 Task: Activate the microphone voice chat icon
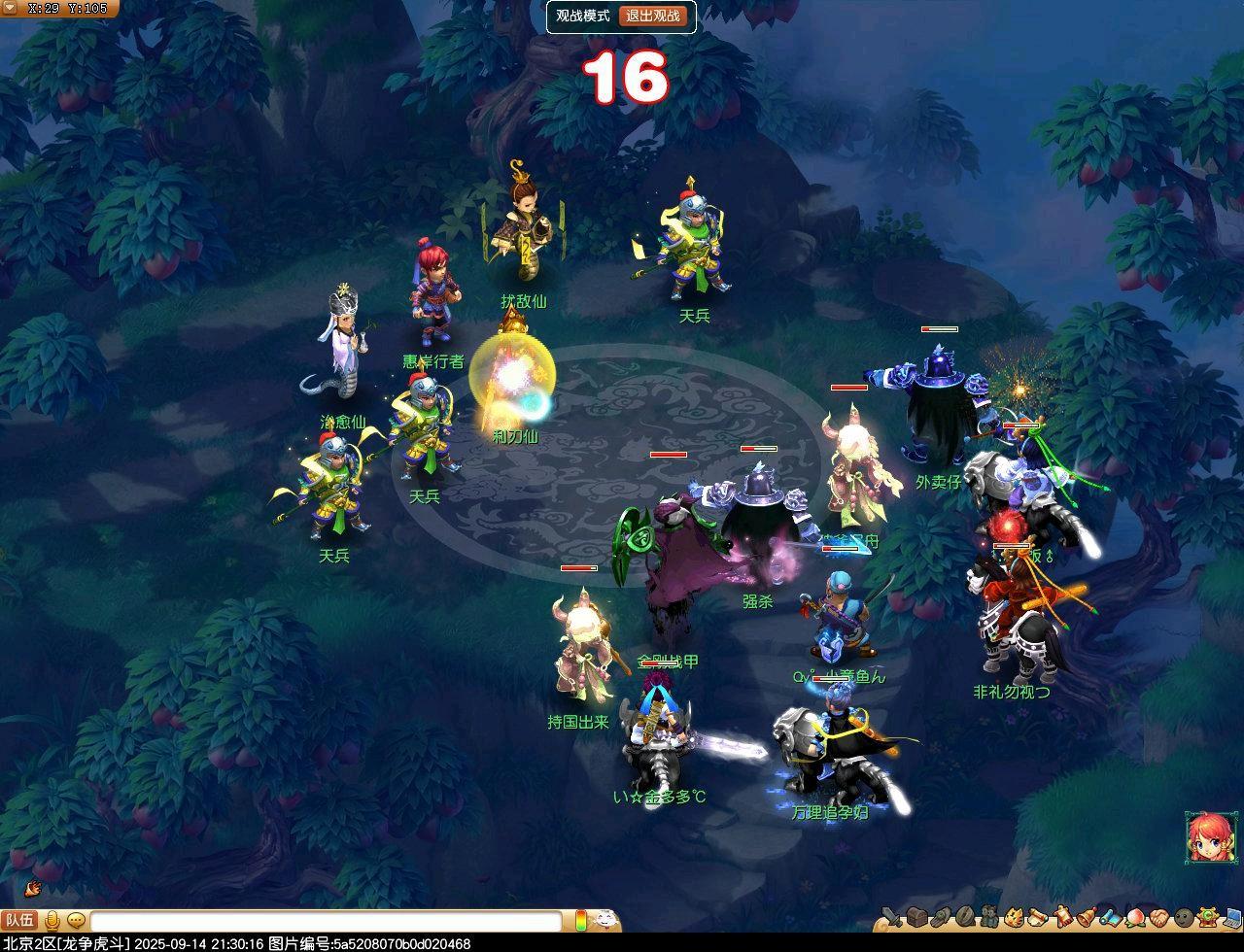52,920
